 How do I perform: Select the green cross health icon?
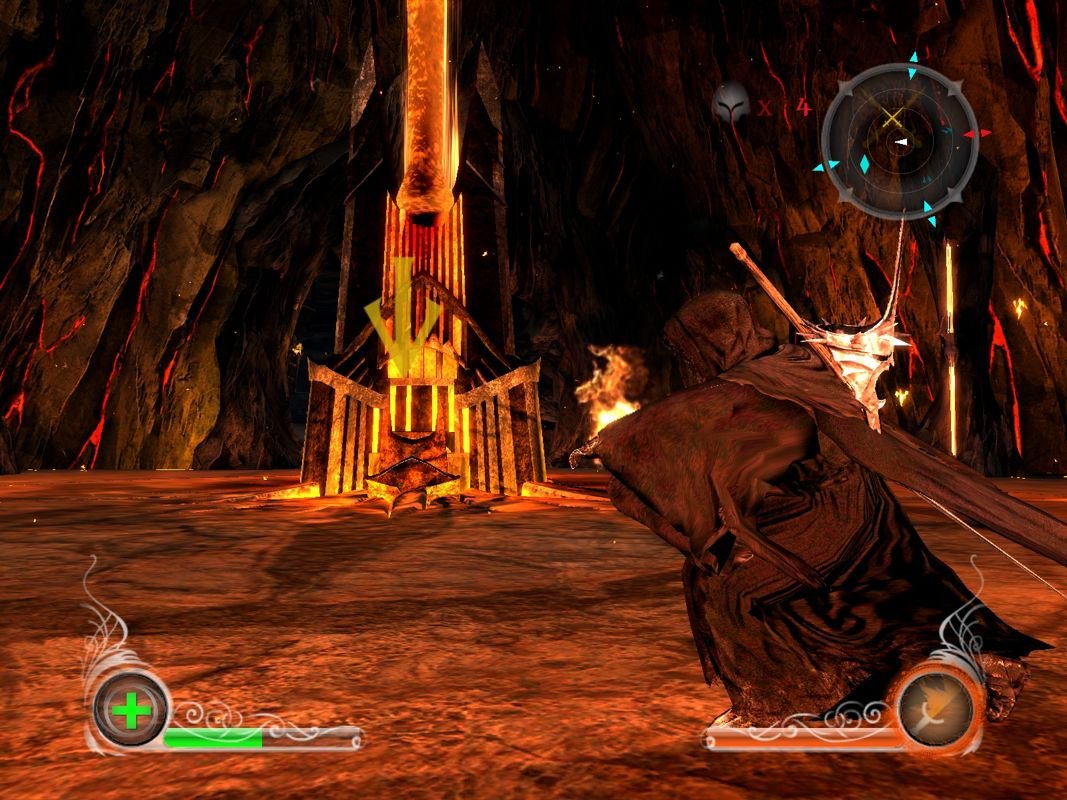point(131,711)
